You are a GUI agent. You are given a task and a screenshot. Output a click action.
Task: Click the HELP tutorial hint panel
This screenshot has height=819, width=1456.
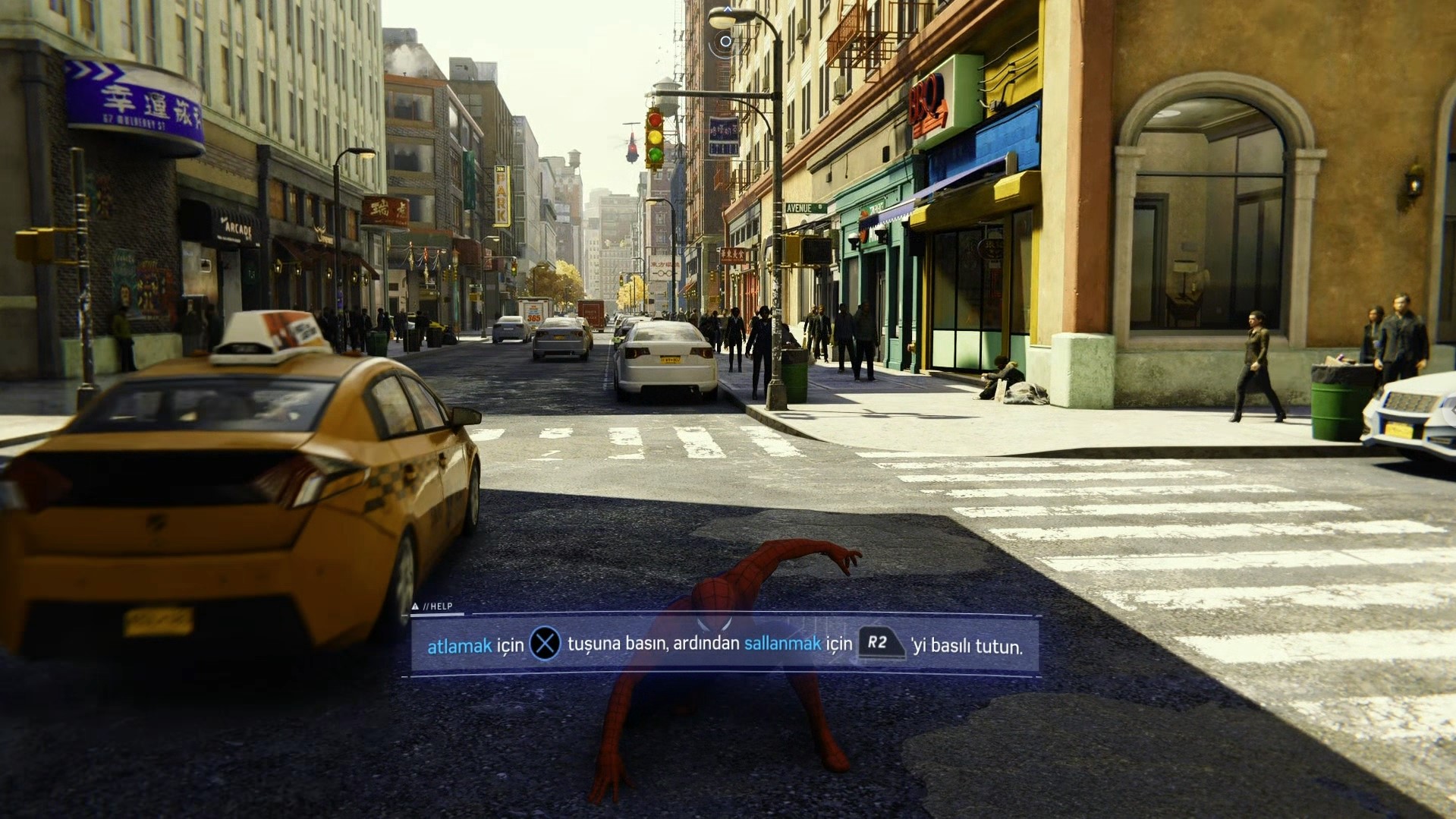[725, 645]
